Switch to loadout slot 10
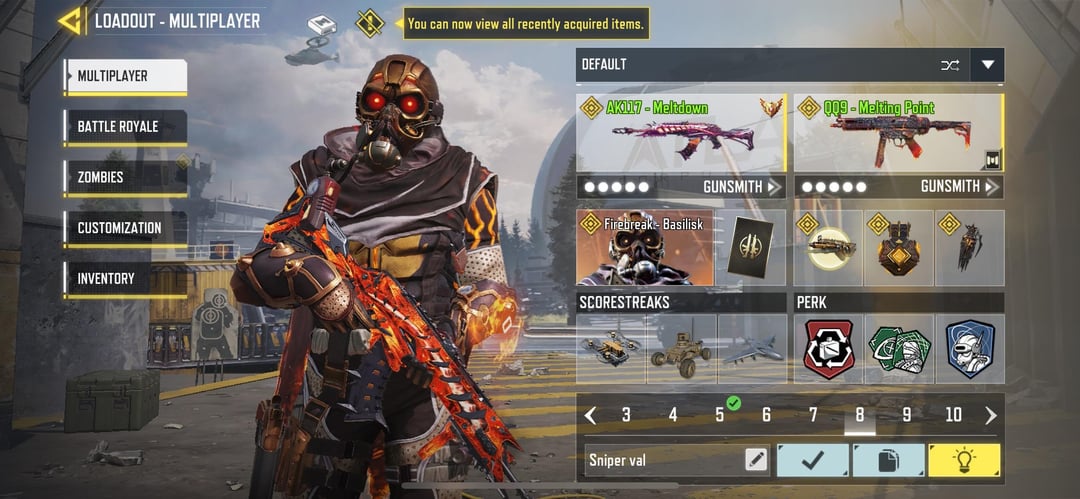 [x=953, y=415]
